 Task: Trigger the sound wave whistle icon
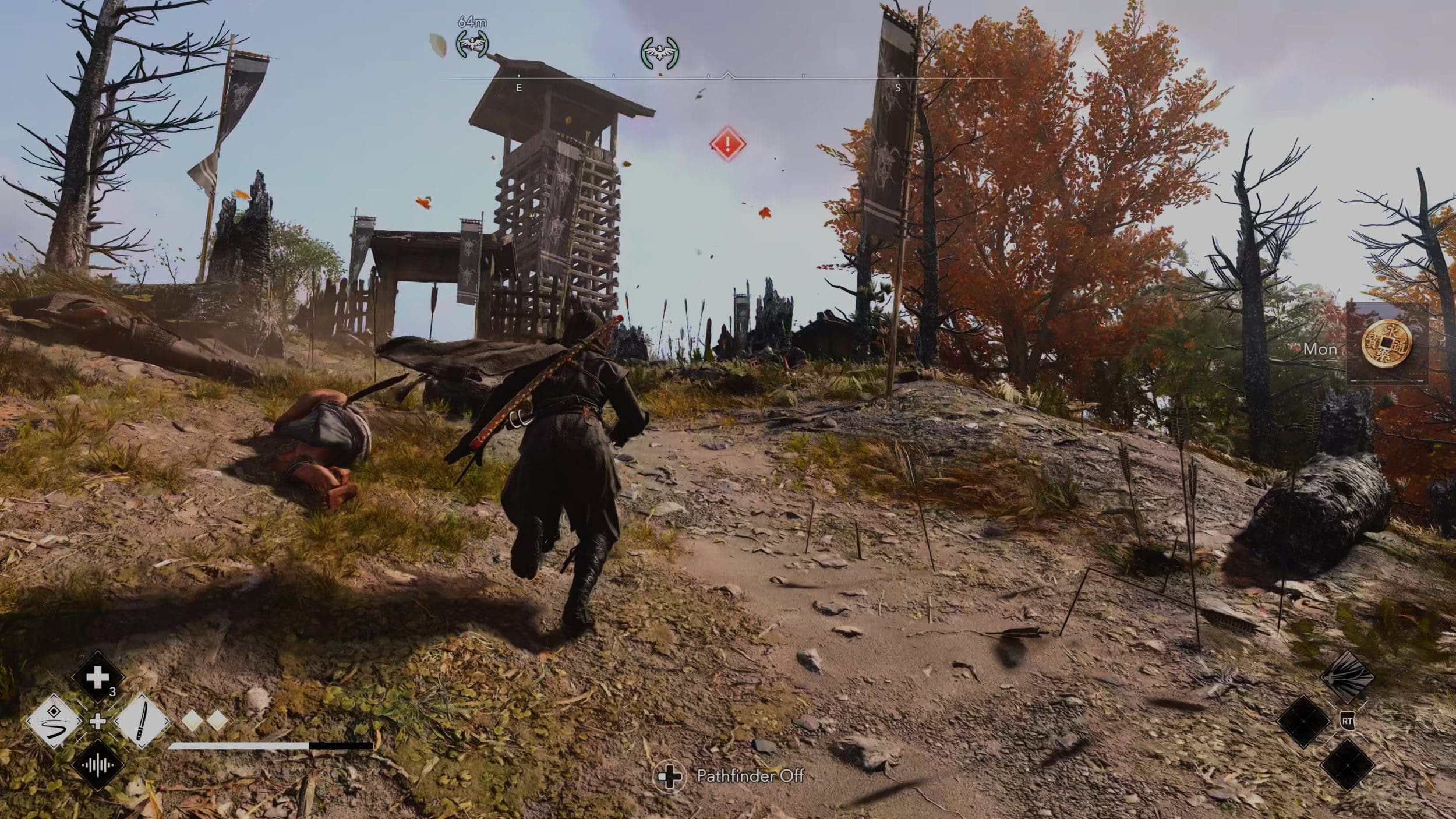point(97,765)
